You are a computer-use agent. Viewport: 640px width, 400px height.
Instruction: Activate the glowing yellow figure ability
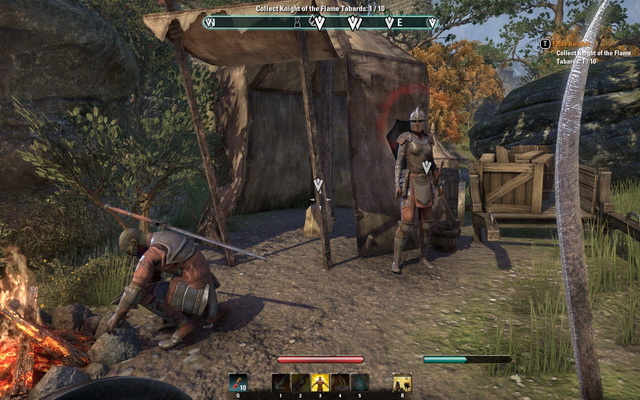320,383
